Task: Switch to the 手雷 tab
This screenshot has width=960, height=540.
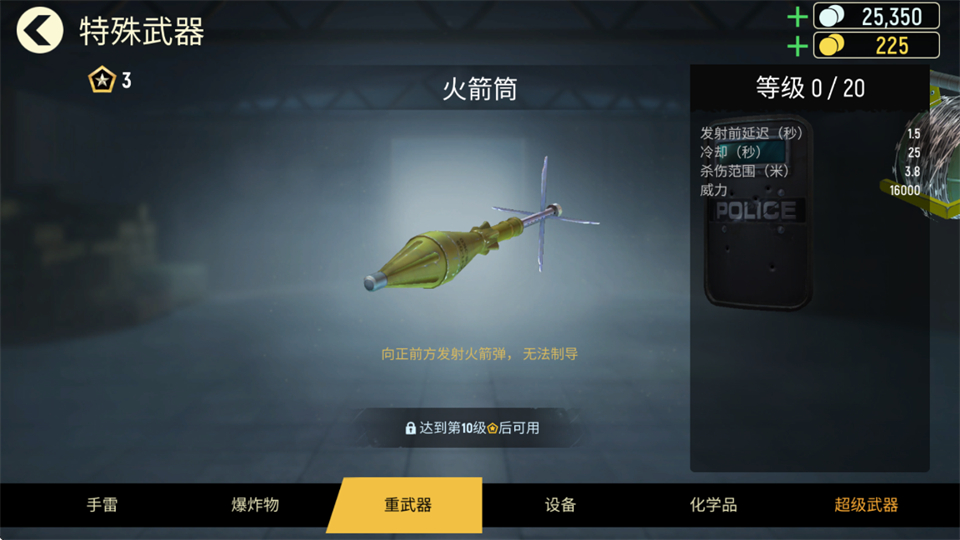Action: (x=102, y=505)
